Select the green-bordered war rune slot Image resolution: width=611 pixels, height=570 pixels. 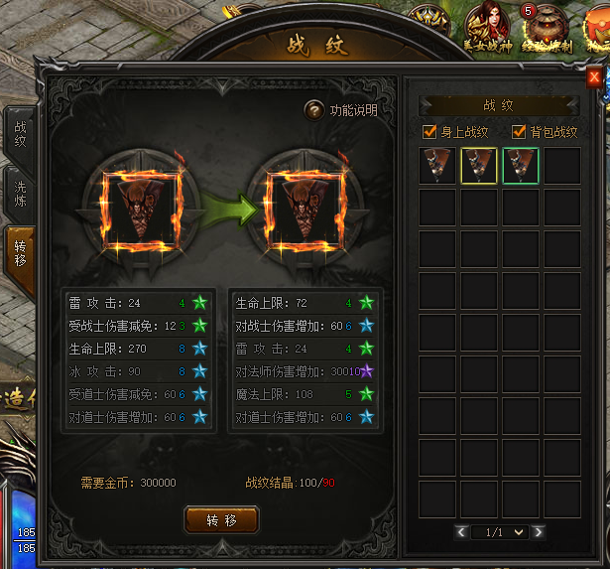coord(521,166)
